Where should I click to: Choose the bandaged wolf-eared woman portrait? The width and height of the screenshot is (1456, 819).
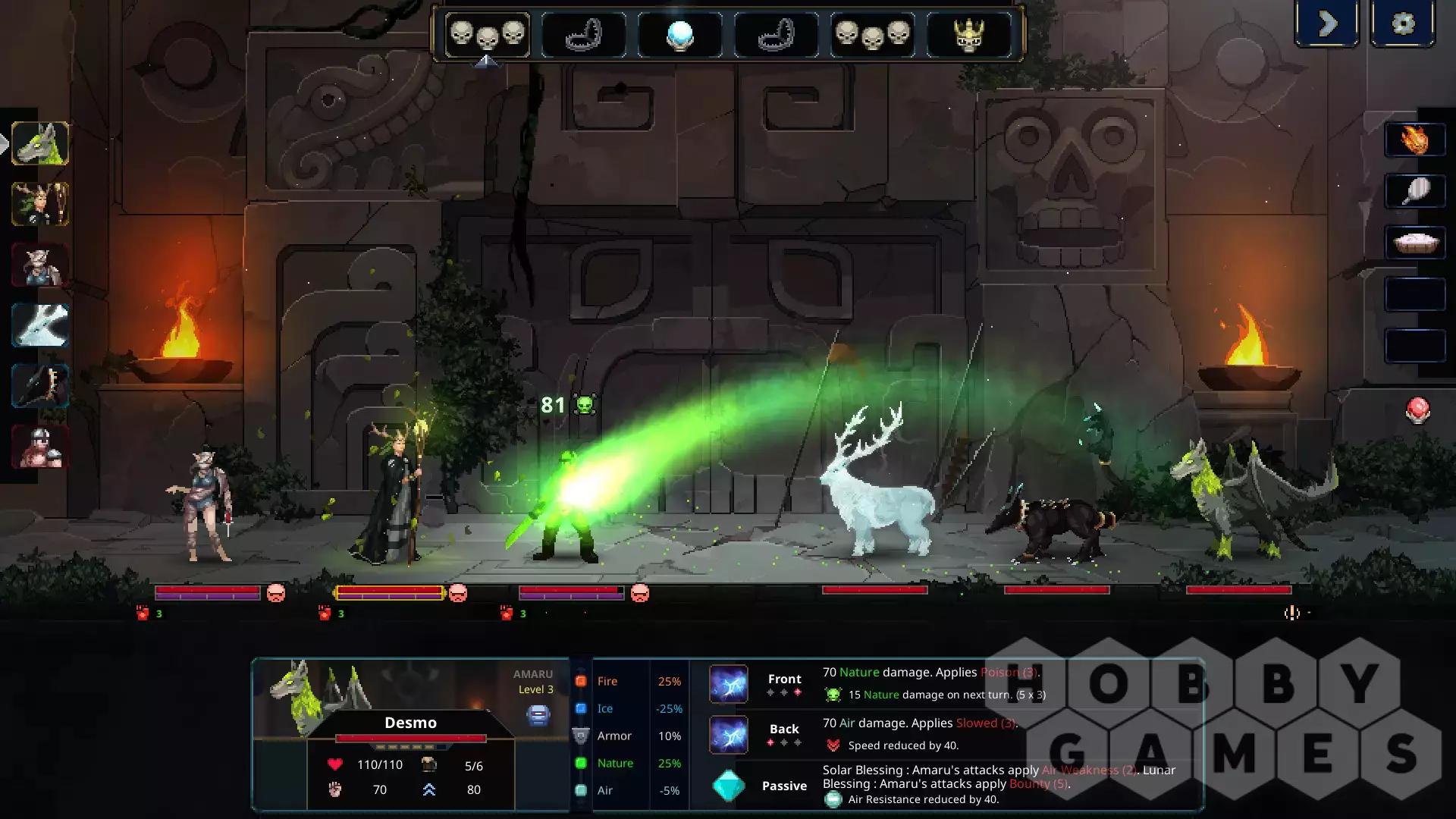click(40, 265)
